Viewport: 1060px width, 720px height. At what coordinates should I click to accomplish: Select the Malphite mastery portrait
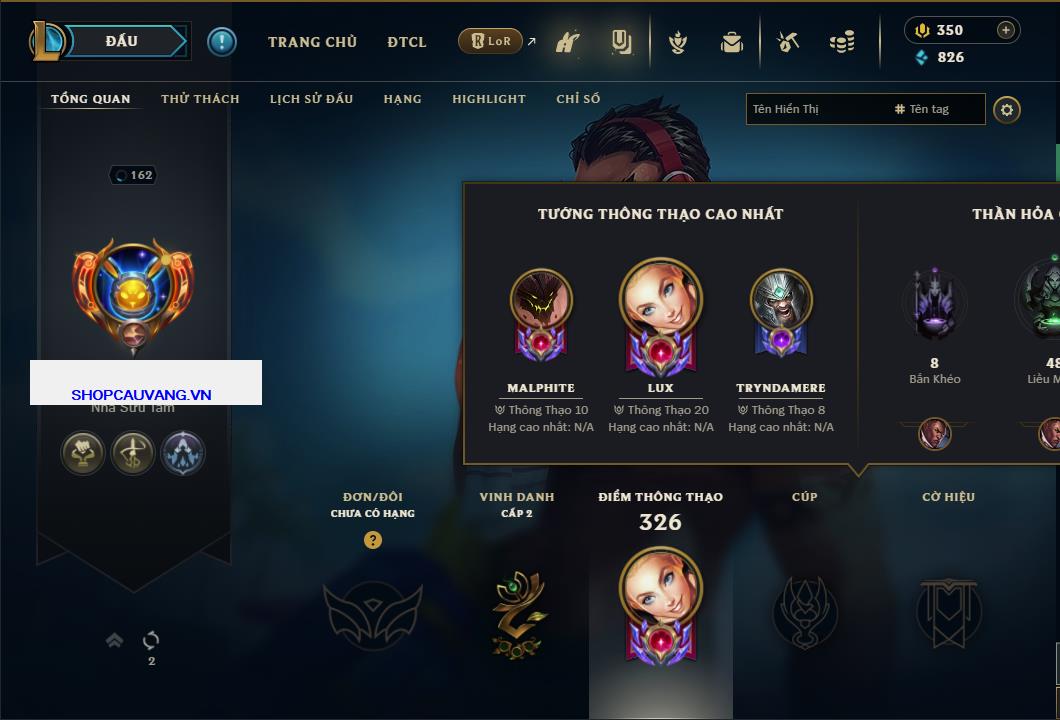pos(541,300)
